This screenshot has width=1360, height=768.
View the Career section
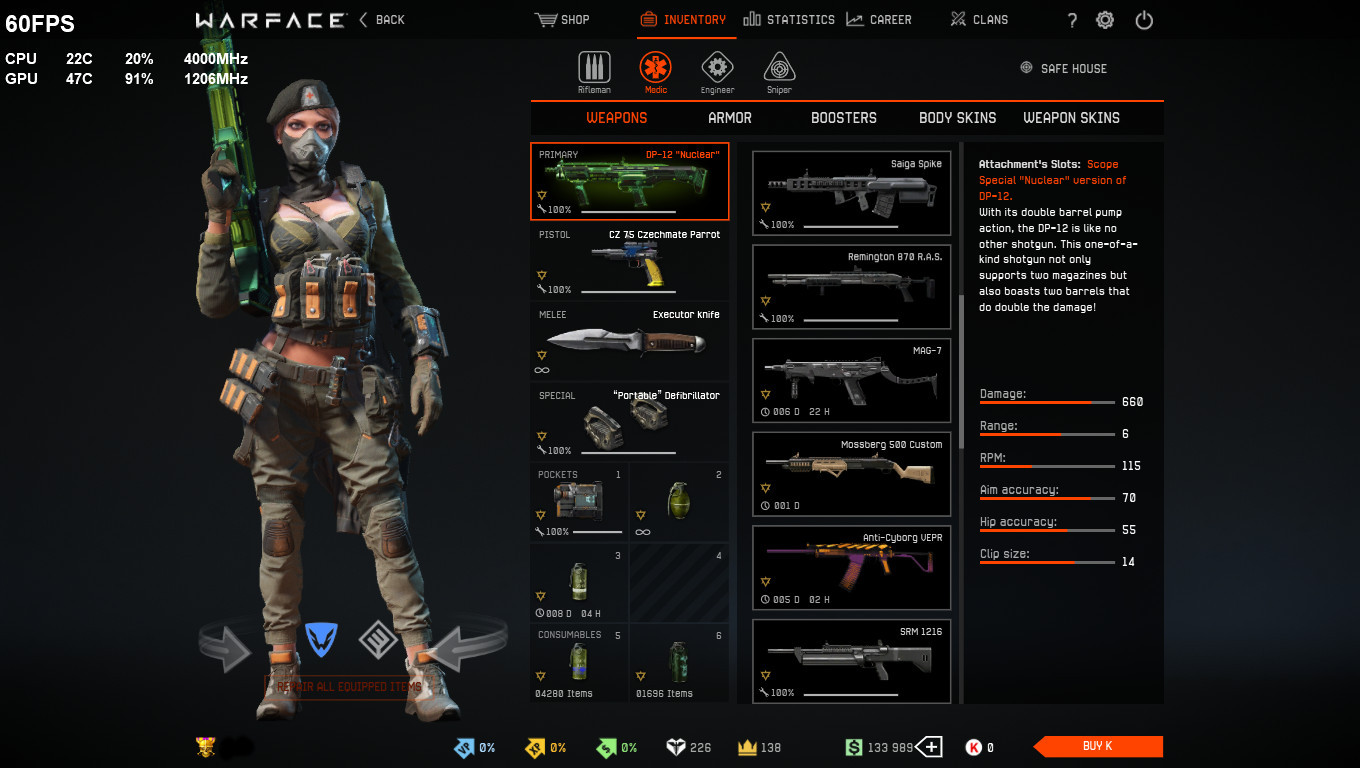(879, 20)
